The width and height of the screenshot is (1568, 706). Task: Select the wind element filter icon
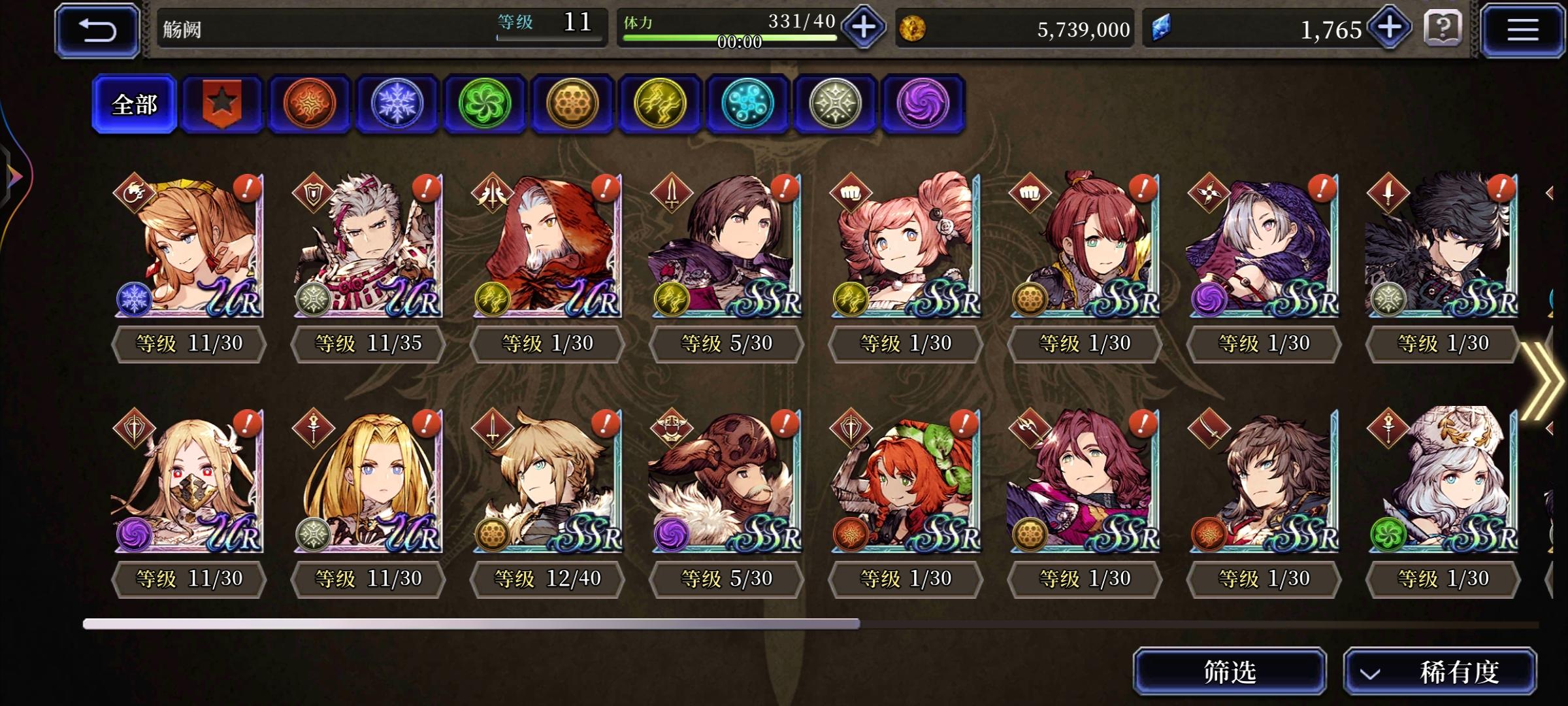484,104
